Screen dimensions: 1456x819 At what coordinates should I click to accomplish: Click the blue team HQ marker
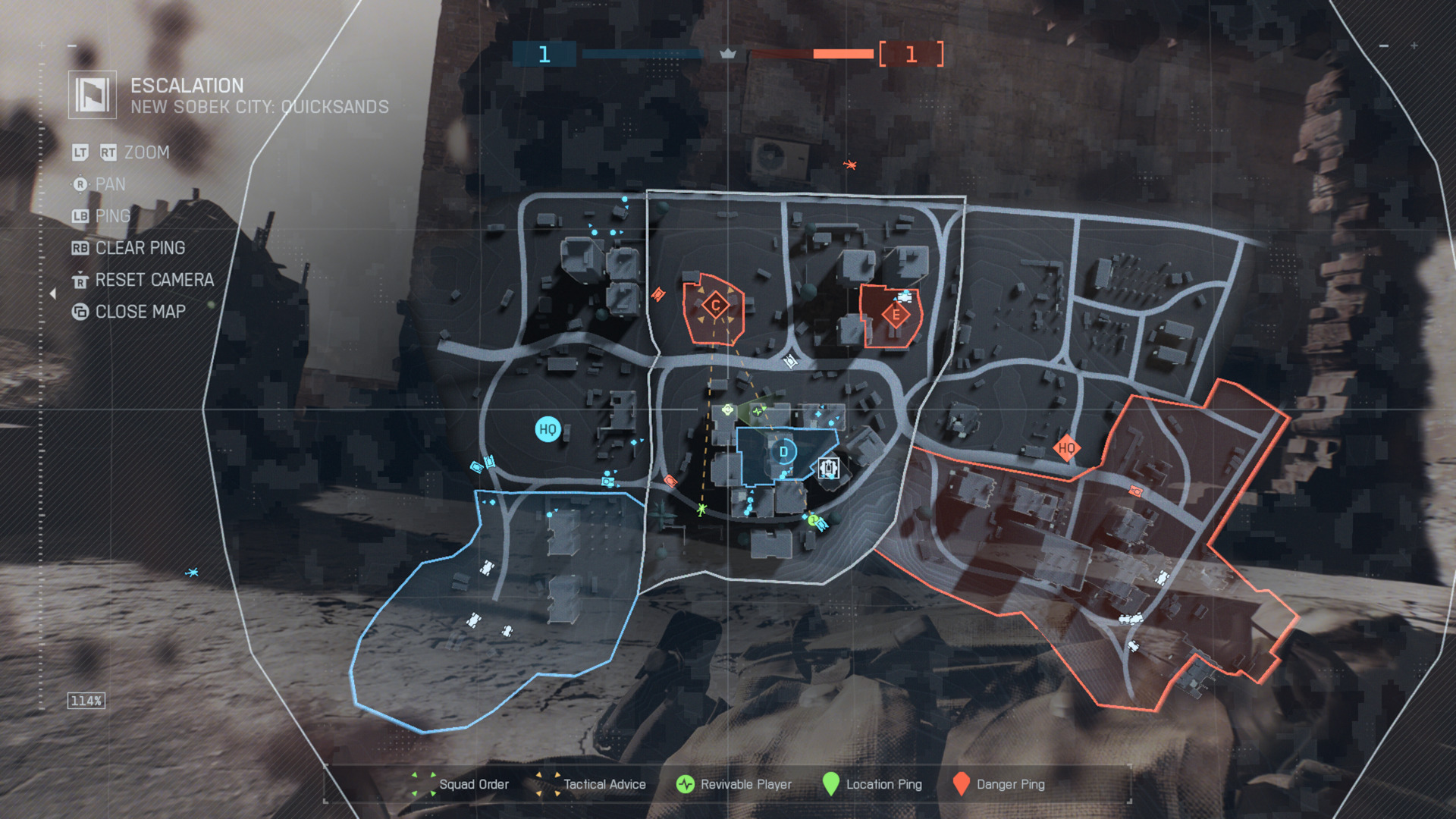(x=547, y=429)
